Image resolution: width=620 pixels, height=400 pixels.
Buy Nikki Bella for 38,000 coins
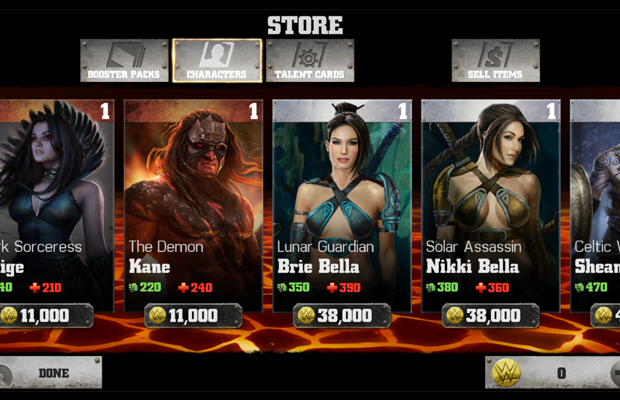pos(491,316)
